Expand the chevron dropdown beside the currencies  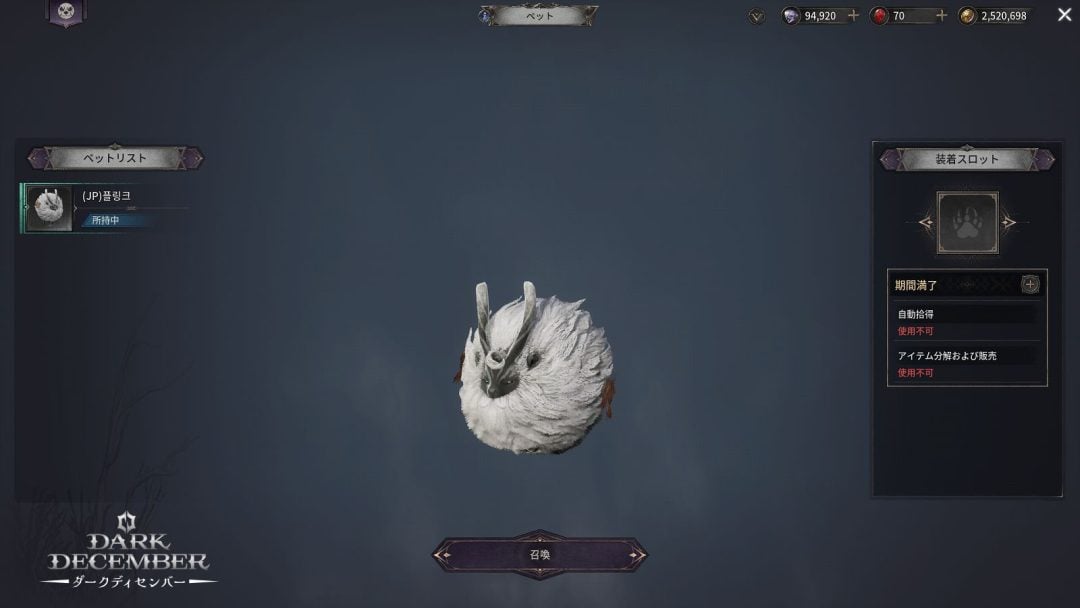(757, 16)
